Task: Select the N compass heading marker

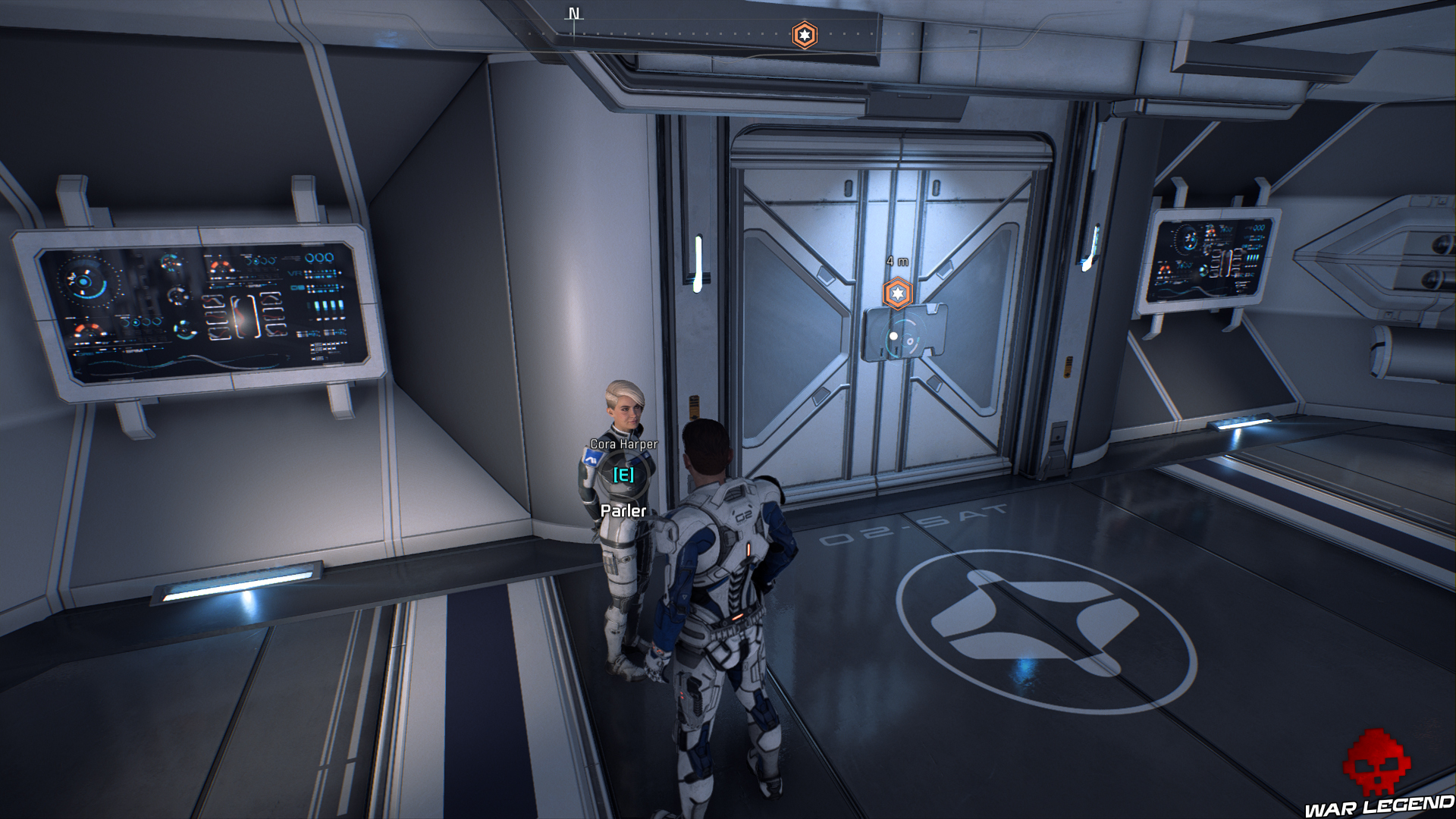Action: click(x=574, y=14)
